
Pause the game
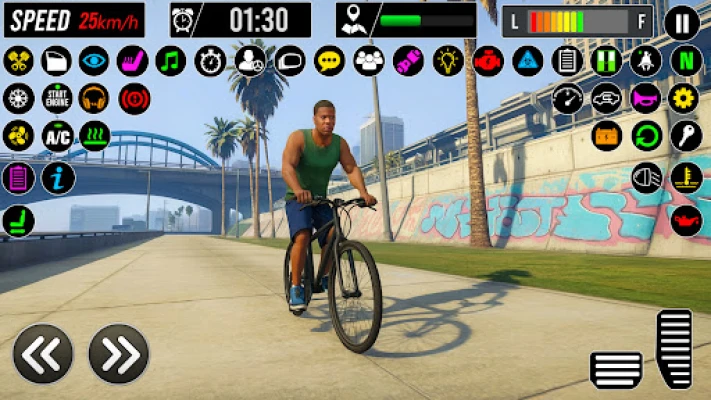pyautogui.click(x=682, y=21)
